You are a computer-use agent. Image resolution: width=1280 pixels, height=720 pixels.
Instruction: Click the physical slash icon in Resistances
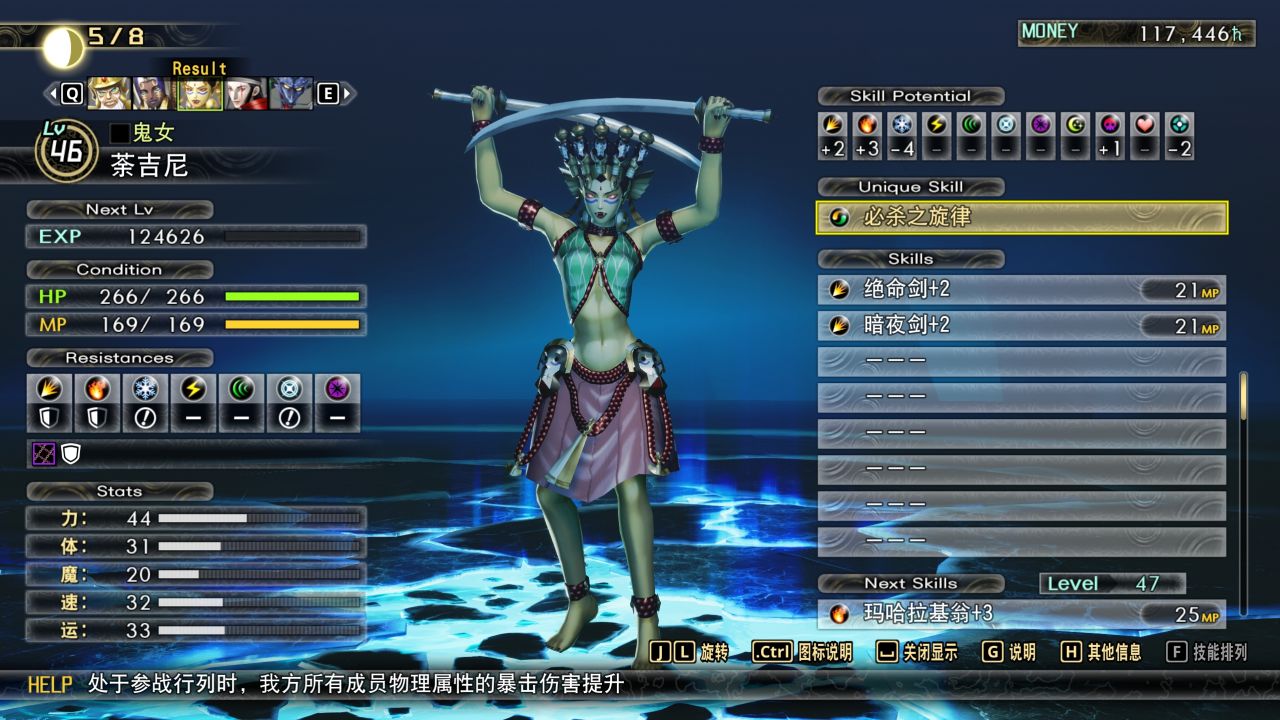(49, 389)
